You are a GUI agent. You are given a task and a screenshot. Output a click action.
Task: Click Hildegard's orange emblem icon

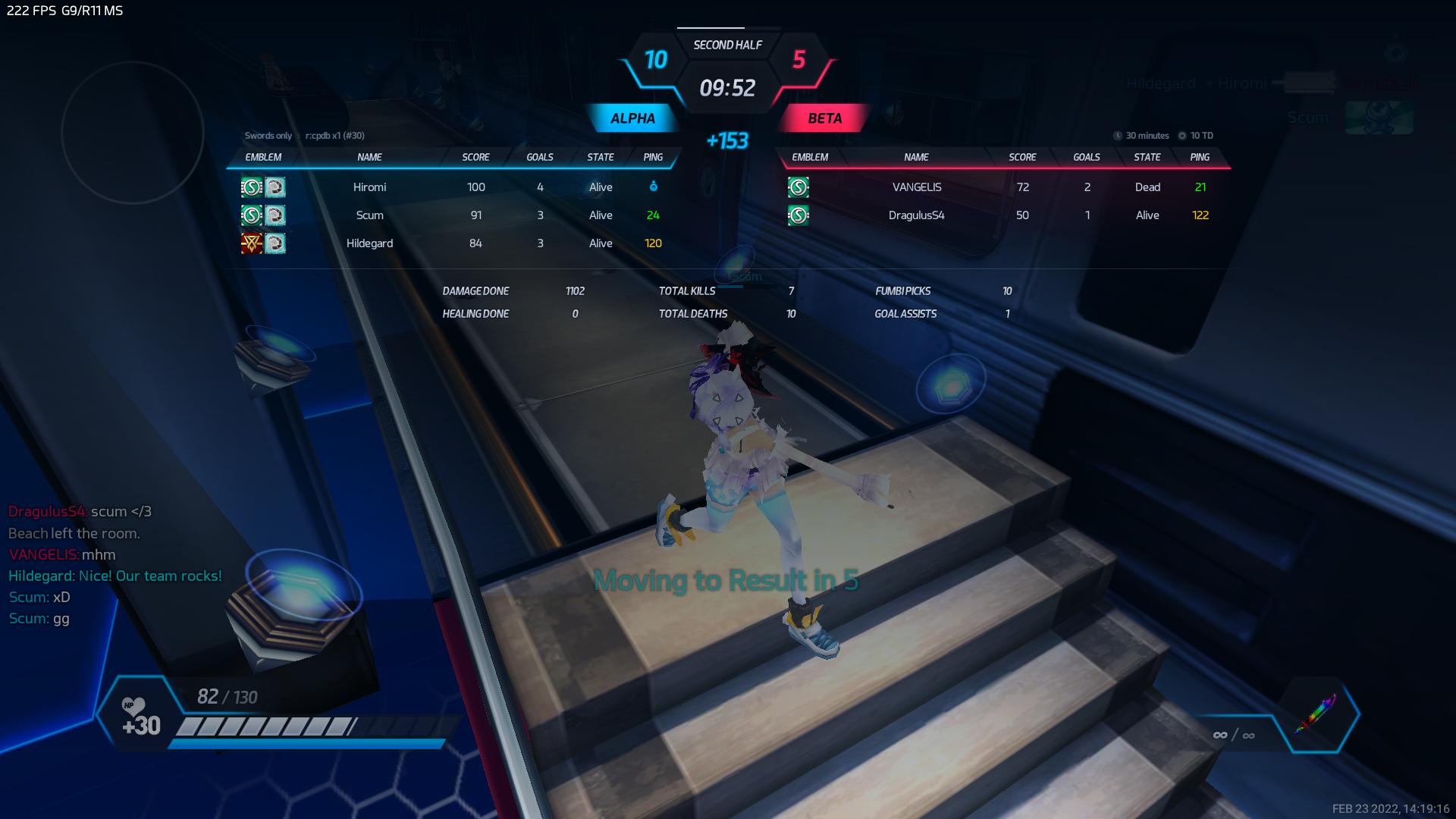click(251, 243)
